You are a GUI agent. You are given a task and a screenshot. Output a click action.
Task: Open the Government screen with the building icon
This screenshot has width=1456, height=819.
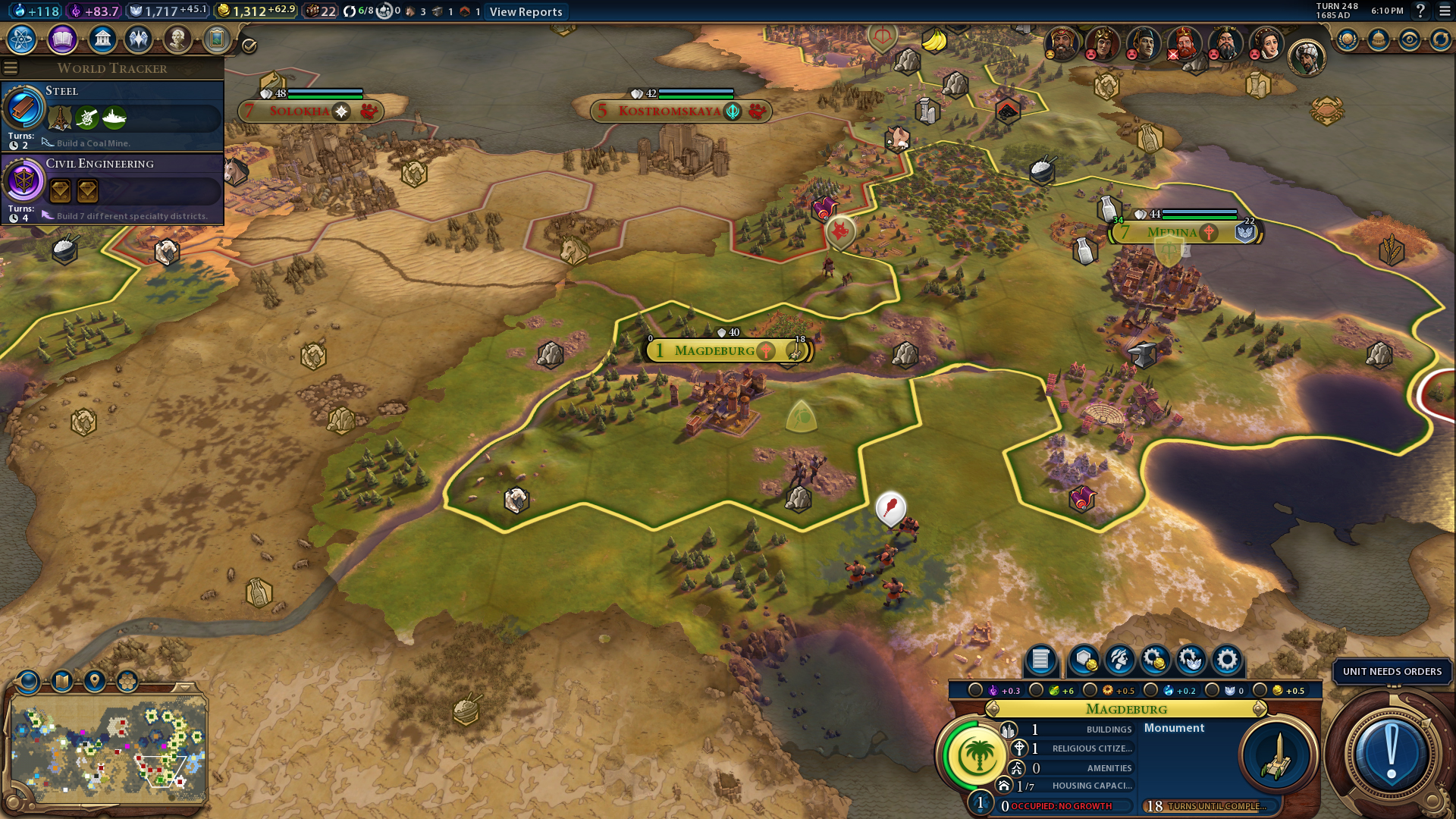102,39
